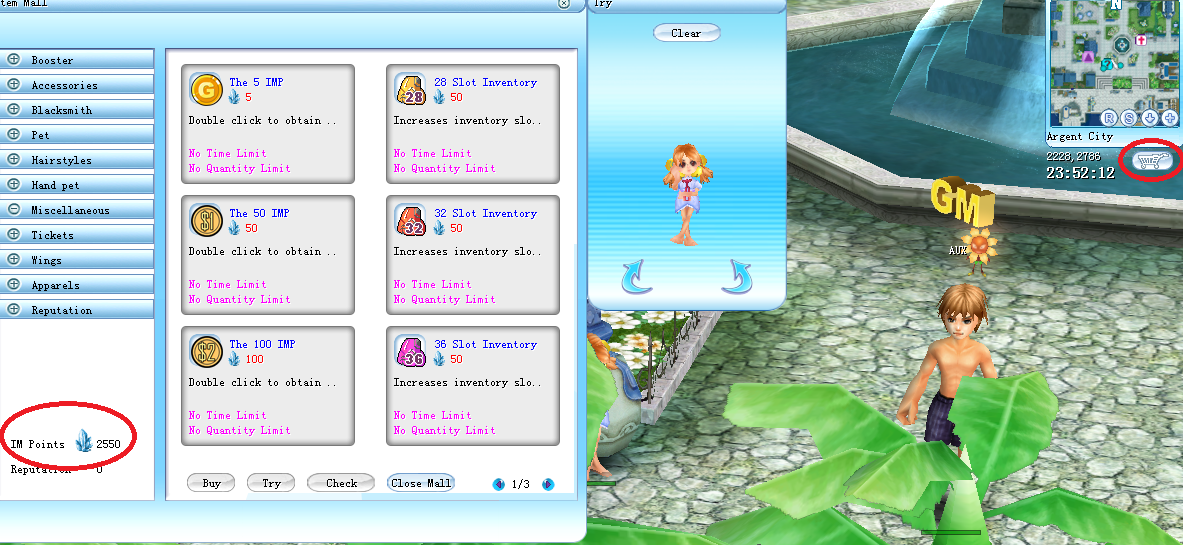Open the Accessories category
This screenshot has width=1183, height=545.
(x=64, y=85)
